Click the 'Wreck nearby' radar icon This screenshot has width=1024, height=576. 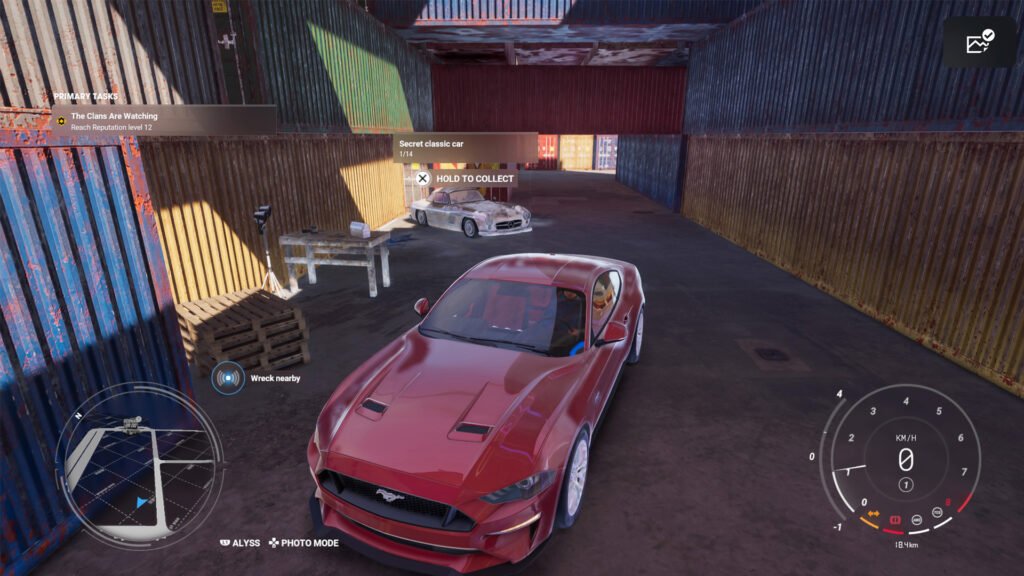[x=229, y=378]
